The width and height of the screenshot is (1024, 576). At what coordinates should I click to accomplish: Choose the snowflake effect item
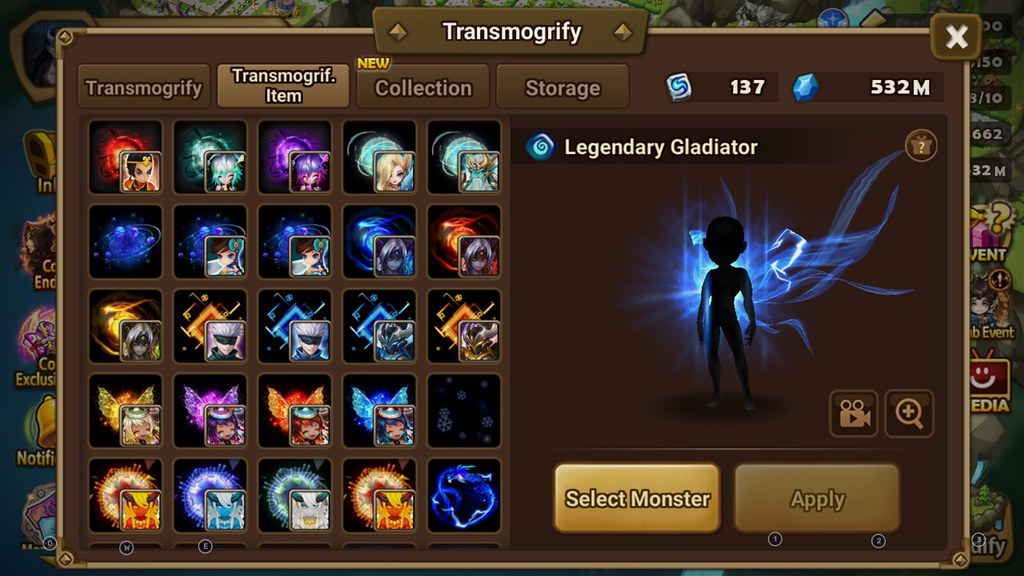click(464, 410)
